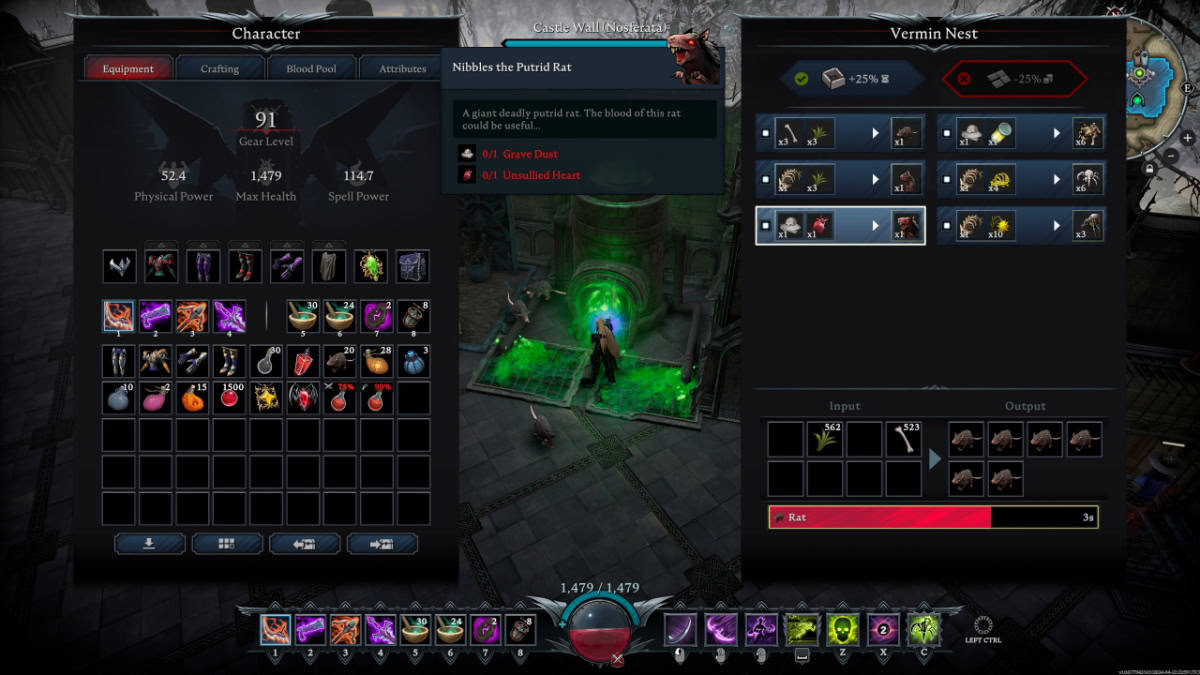This screenshot has width=1200, height=675.
Task: Select the rat item stack of 20
Action: click(x=339, y=361)
